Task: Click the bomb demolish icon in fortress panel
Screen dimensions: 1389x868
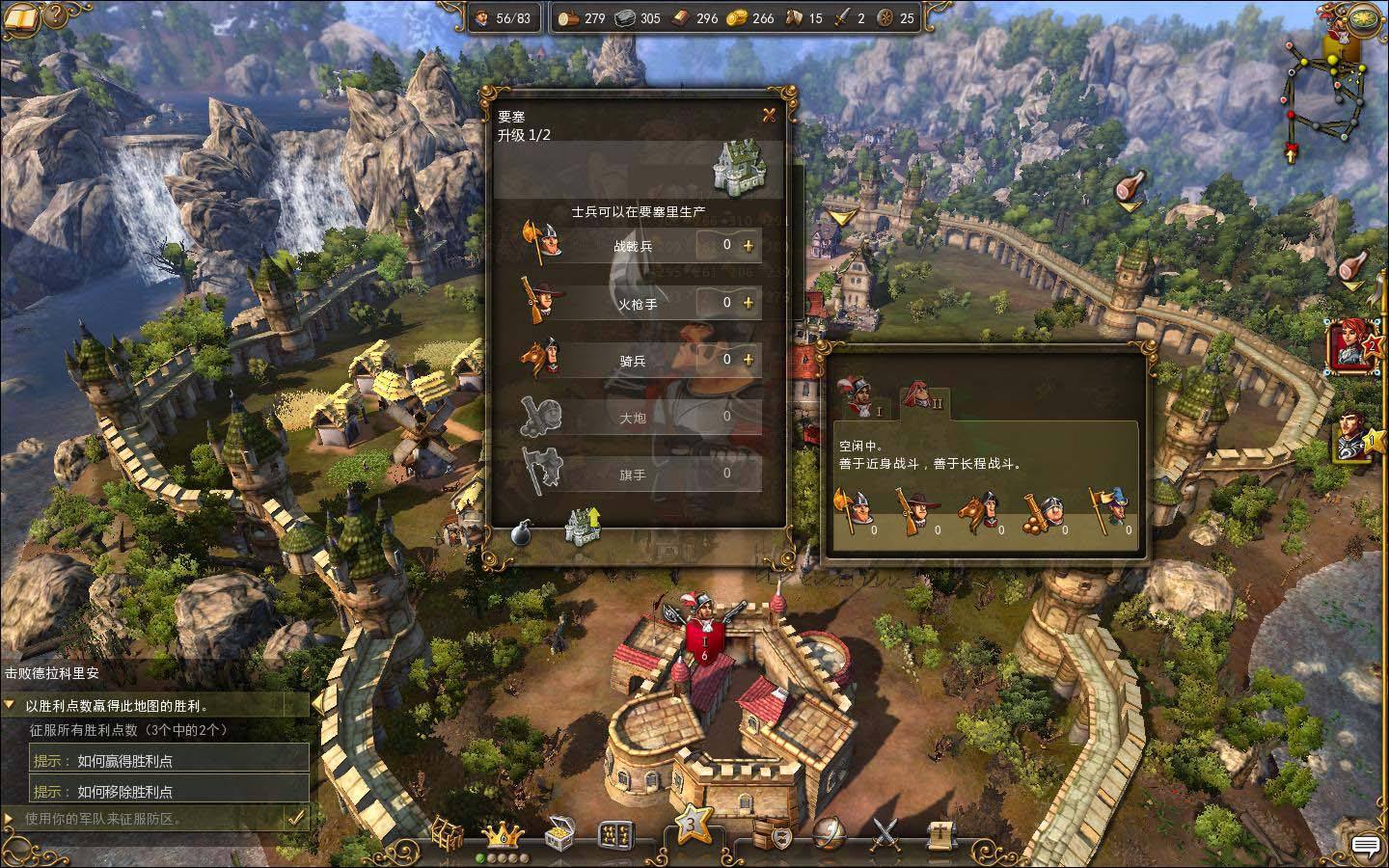Action: pyautogui.click(x=522, y=531)
